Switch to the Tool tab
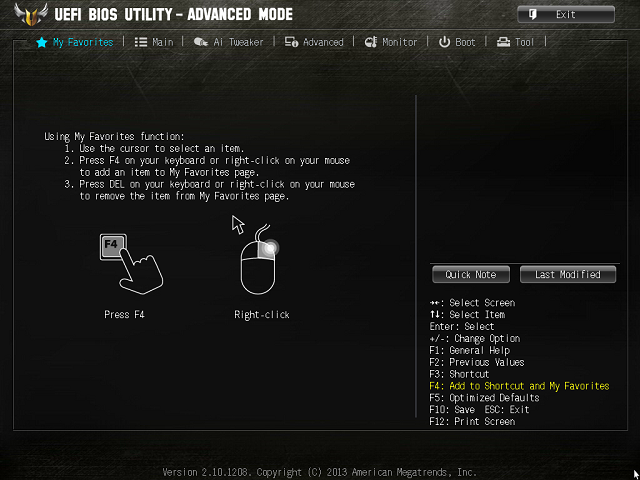This screenshot has width=640, height=480. tap(516, 42)
